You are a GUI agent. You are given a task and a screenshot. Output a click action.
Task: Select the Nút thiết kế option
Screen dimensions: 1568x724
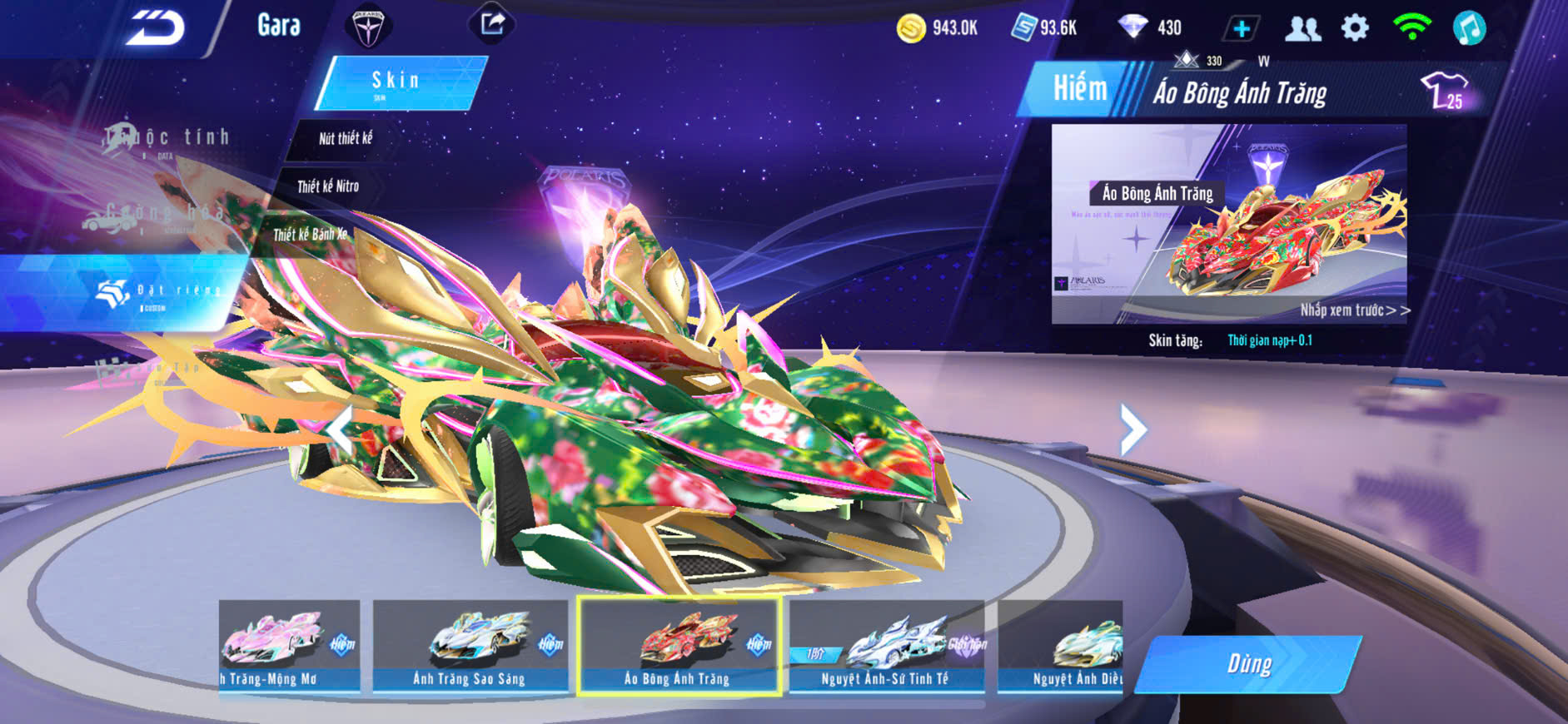346,139
